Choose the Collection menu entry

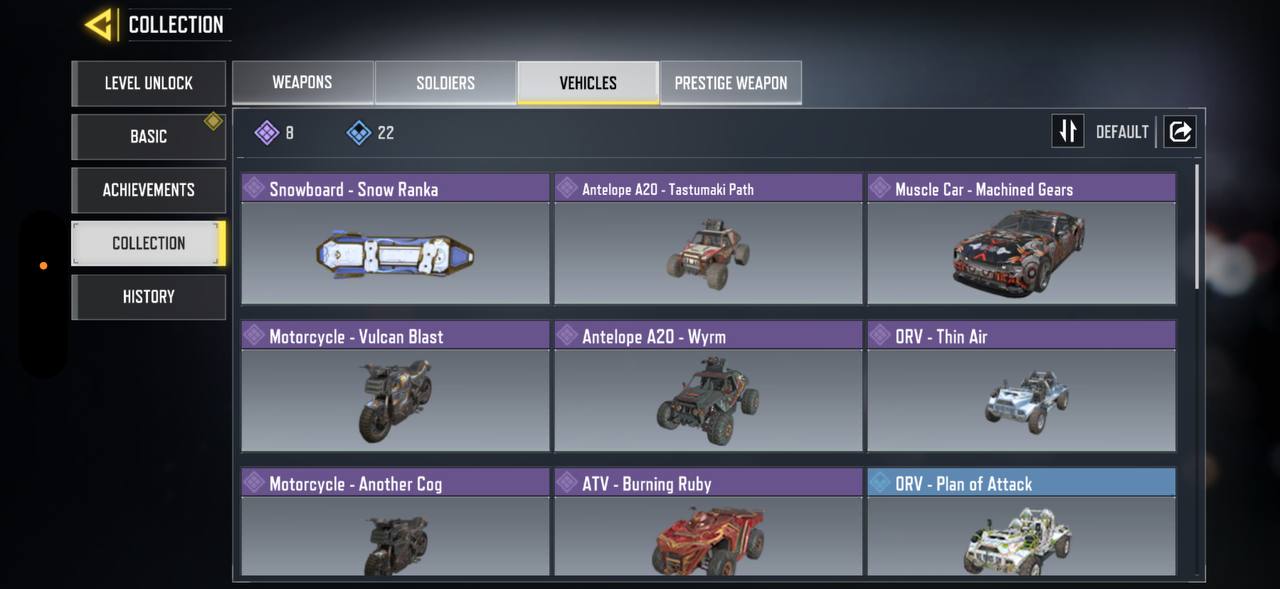148,243
